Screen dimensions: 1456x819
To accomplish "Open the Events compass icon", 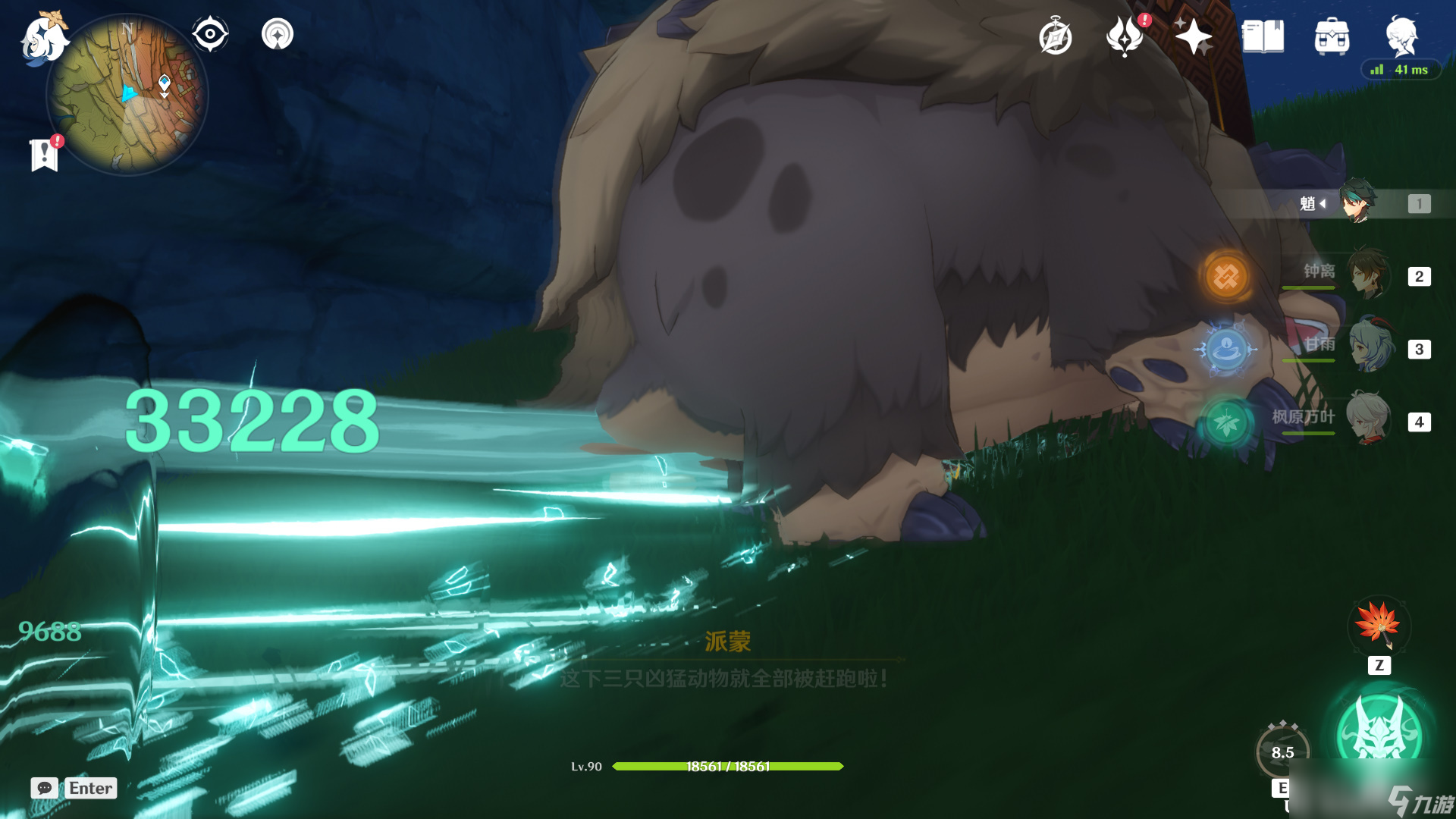I will pyautogui.click(x=1055, y=37).
